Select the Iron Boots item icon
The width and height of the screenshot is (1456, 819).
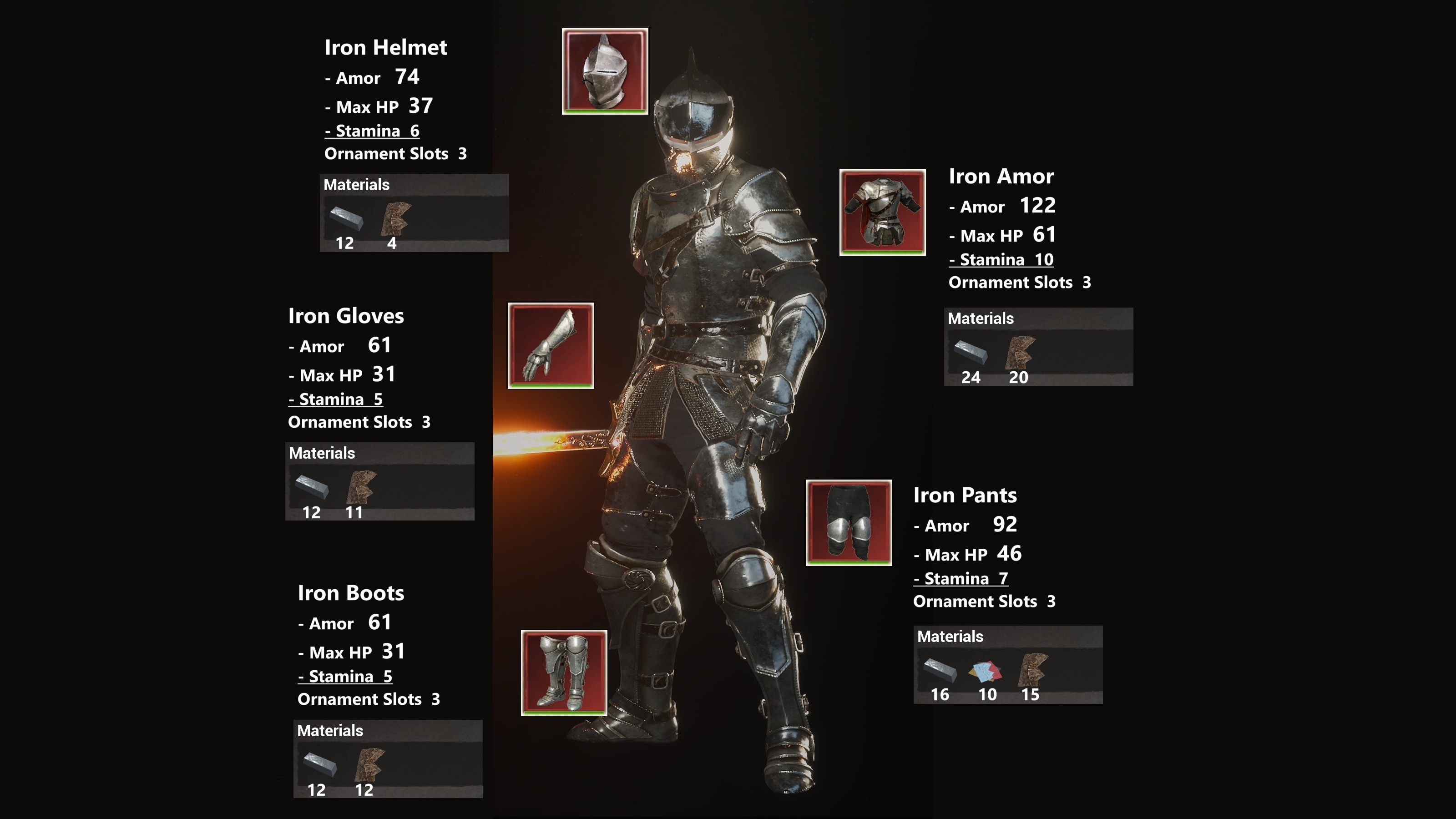(564, 672)
